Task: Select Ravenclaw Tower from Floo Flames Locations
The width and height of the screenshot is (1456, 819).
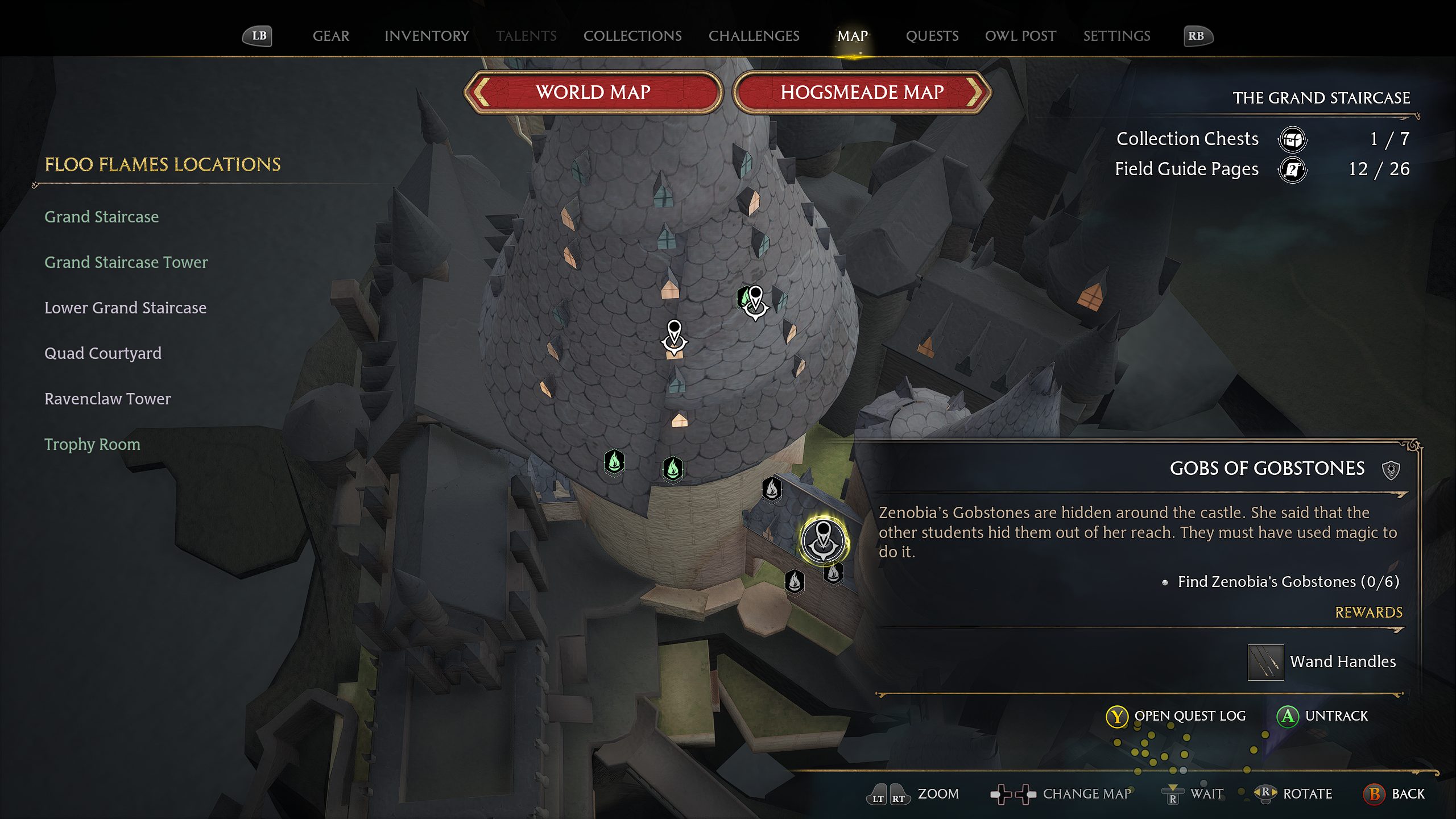Action: [x=107, y=399]
